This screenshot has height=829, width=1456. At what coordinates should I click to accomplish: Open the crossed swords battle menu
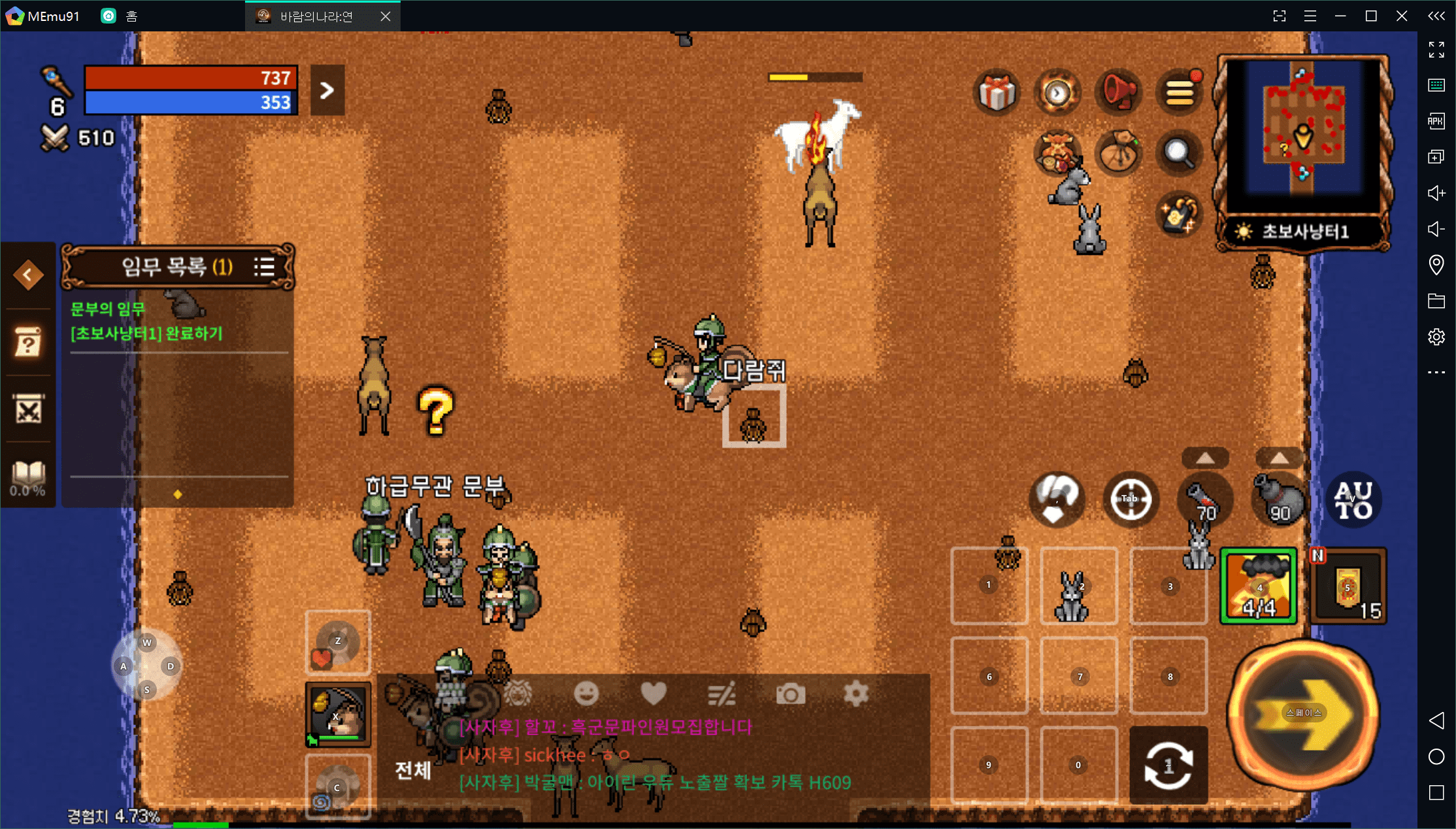pyautogui.click(x=28, y=411)
